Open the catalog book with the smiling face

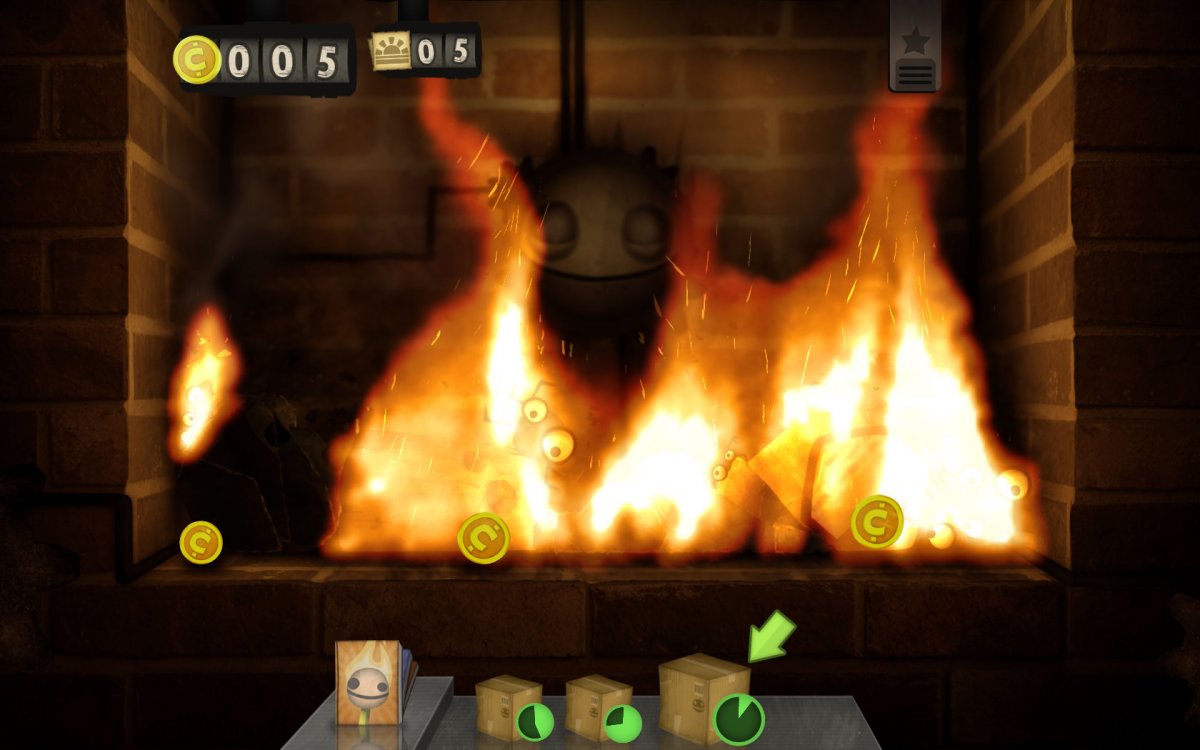tap(368, 683)
